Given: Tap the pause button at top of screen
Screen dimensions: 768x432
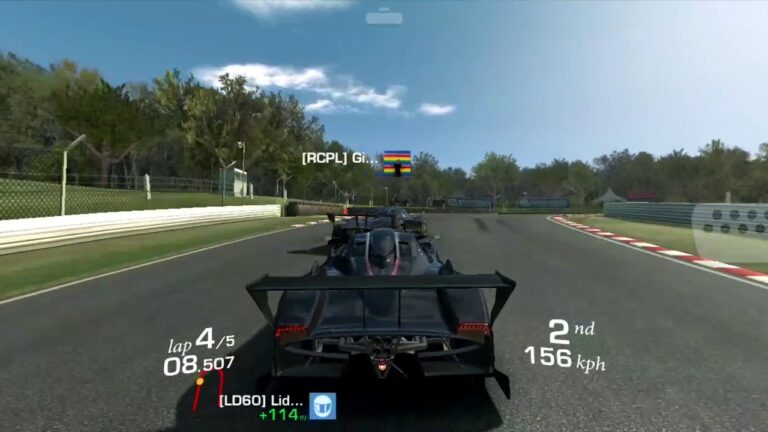Looking at the screenshot, I should [384, 17].
